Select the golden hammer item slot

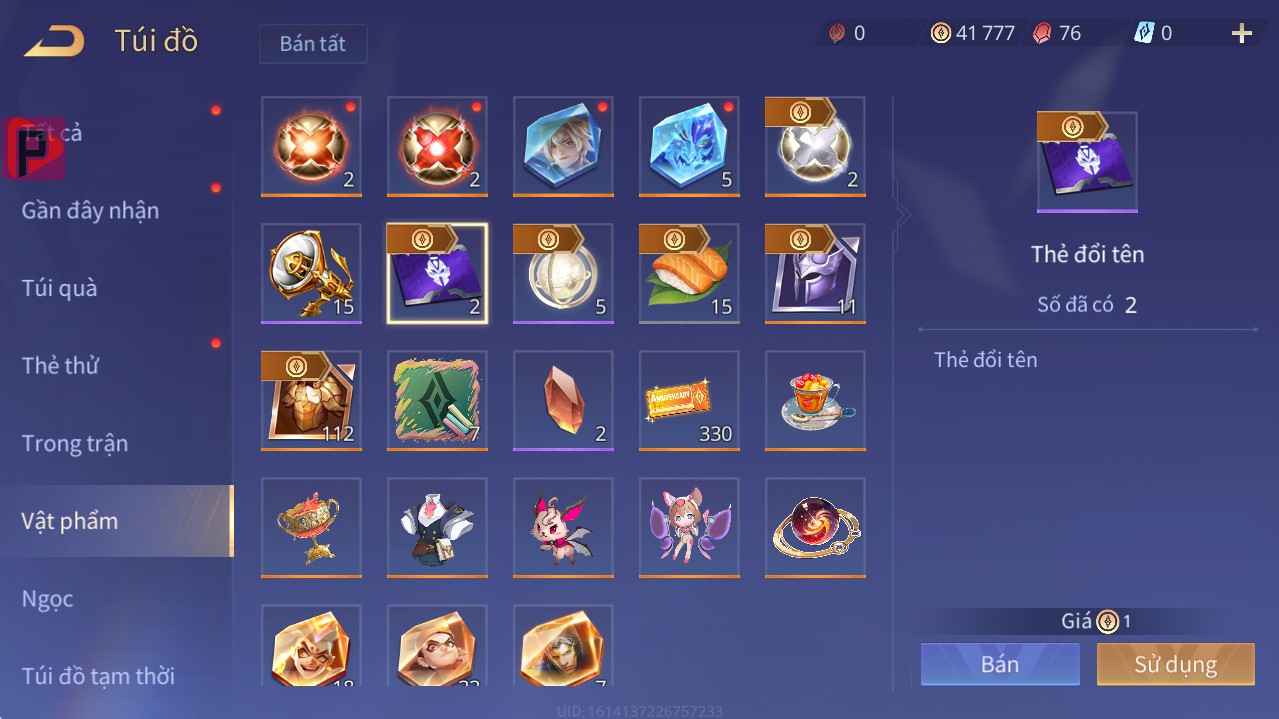point(311,273)
